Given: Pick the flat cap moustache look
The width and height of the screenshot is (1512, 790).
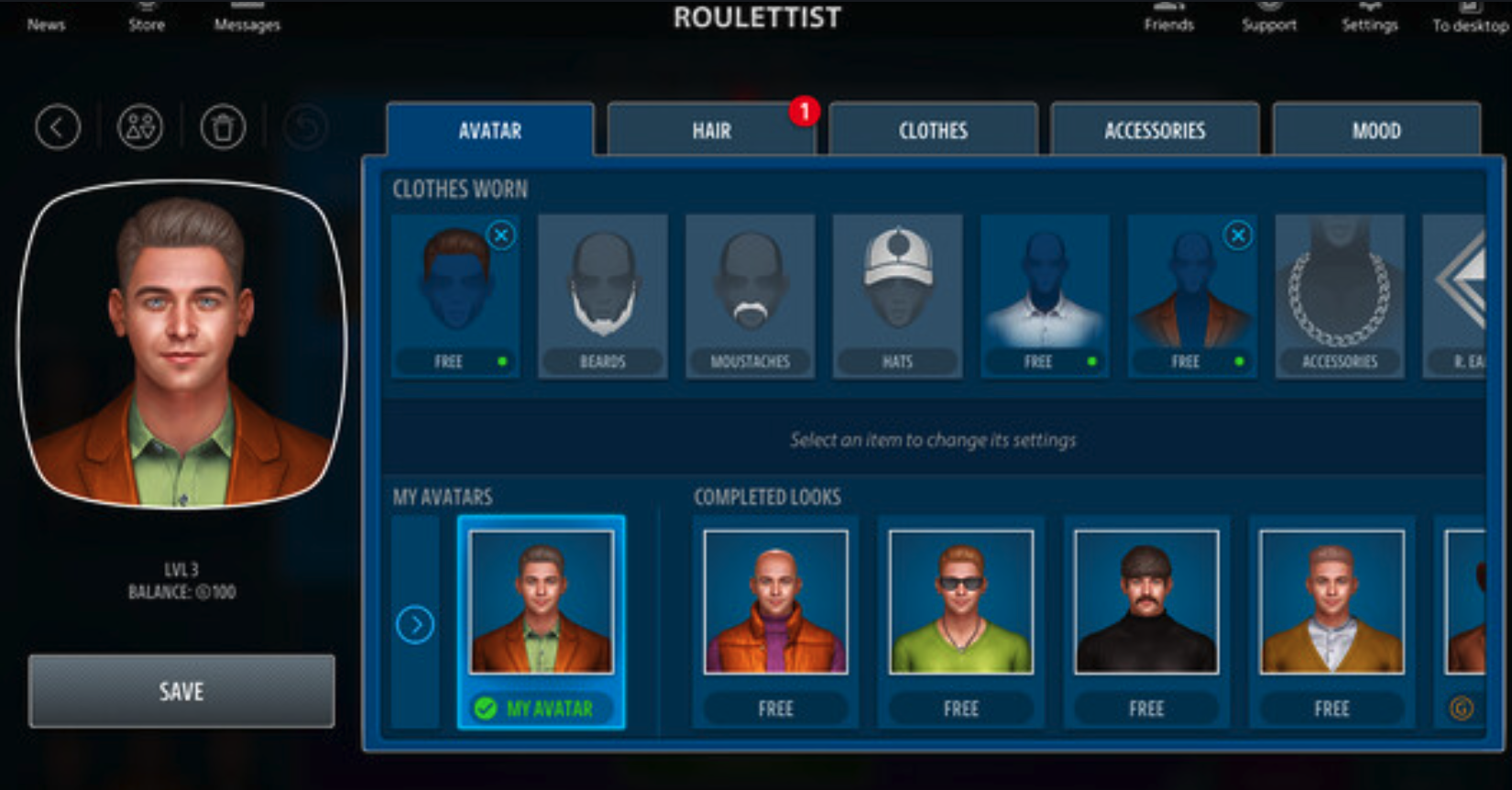Looking at the screenshot, I should [1146, 602].
